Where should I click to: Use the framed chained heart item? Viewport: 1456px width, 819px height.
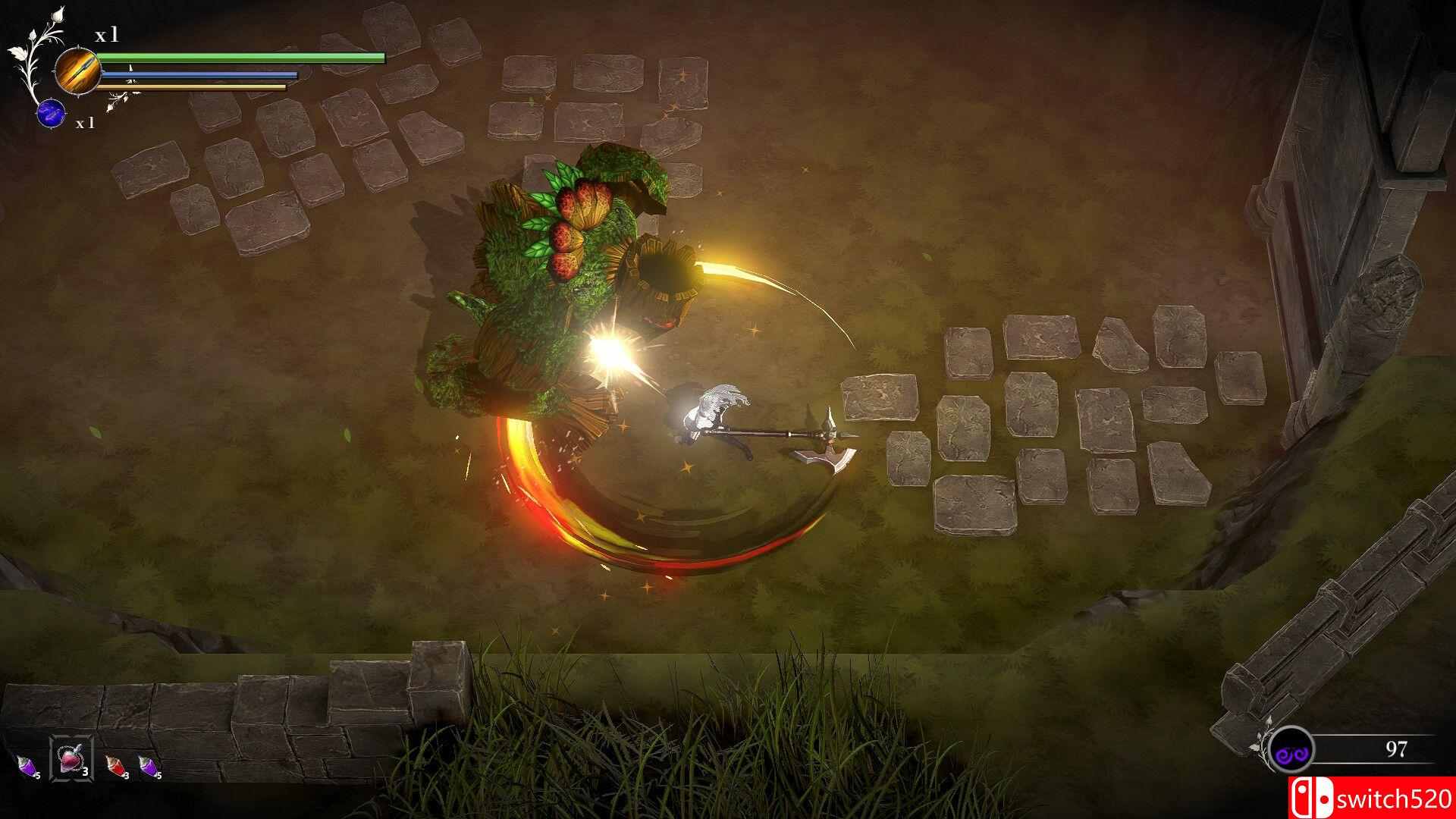point(71,758)
